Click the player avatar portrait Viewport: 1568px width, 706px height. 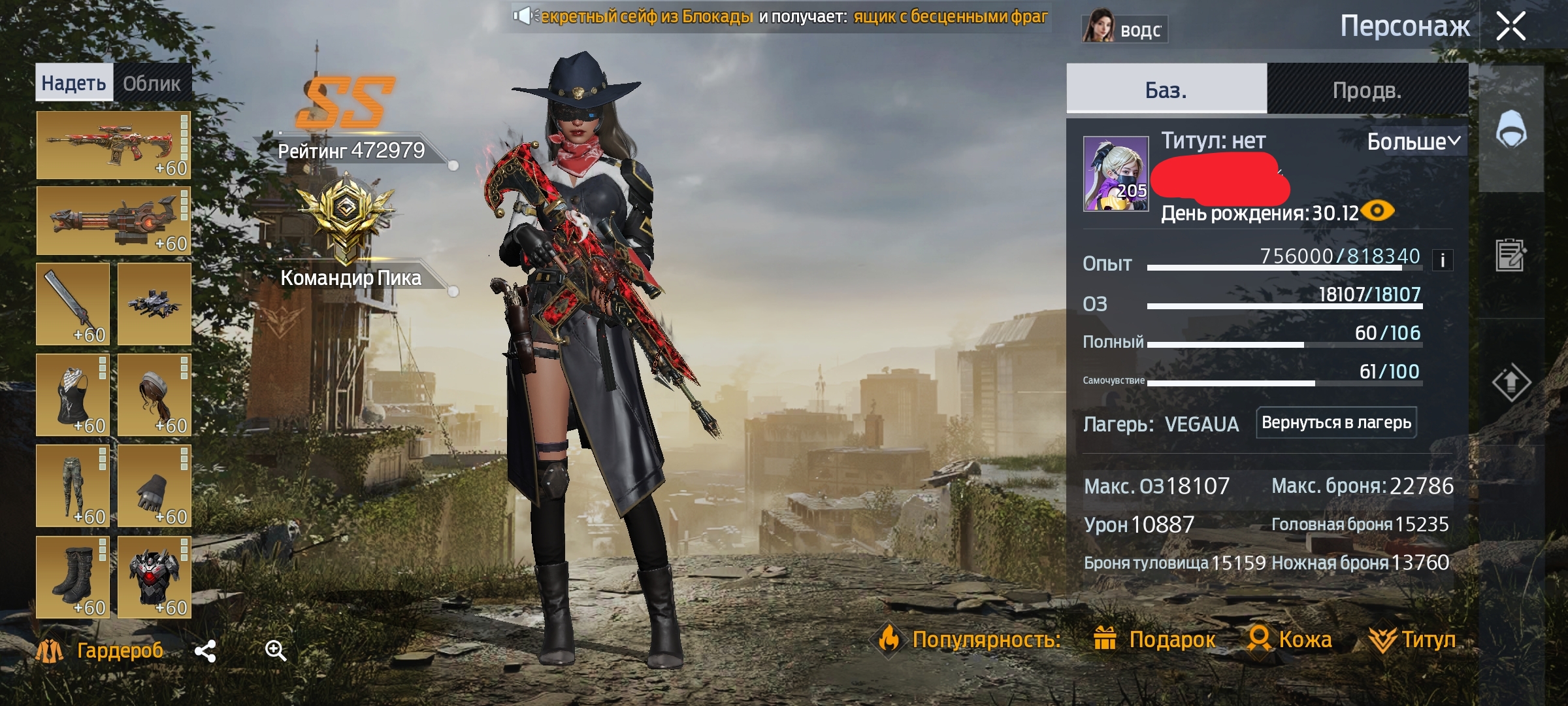pos(1116,173)
